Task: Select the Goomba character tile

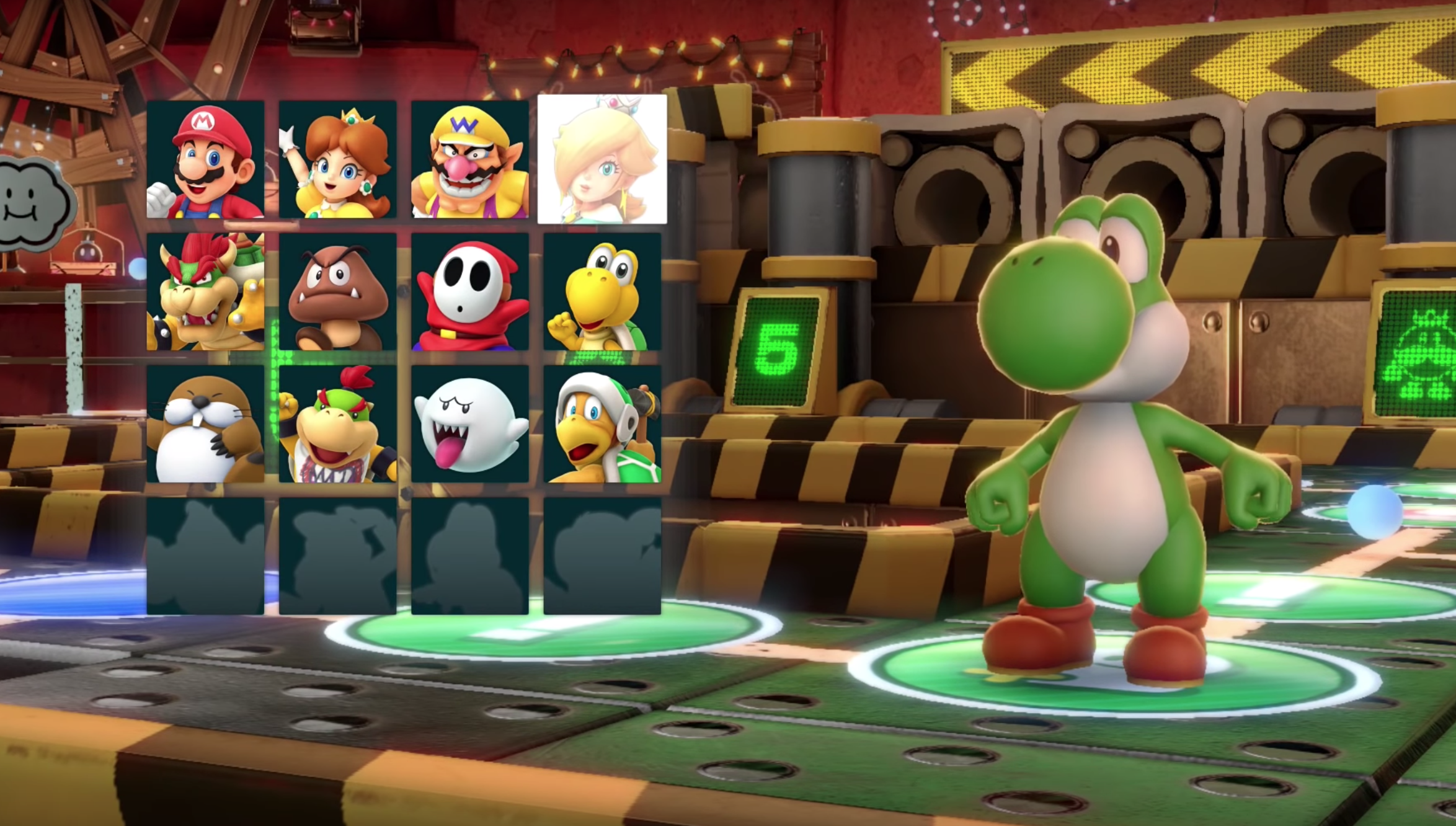Action: point(337,291)
